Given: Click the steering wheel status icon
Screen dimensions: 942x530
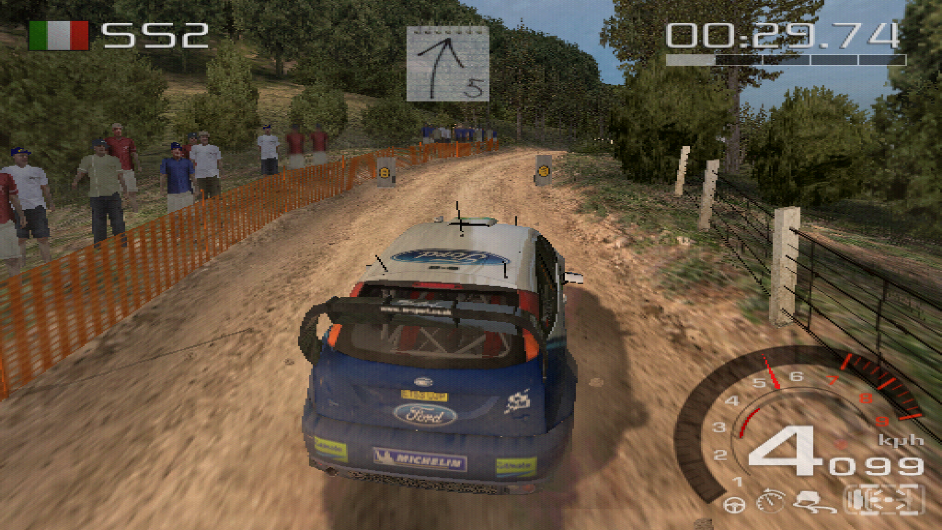Looking at the screenshot, I should click(734, 505).
